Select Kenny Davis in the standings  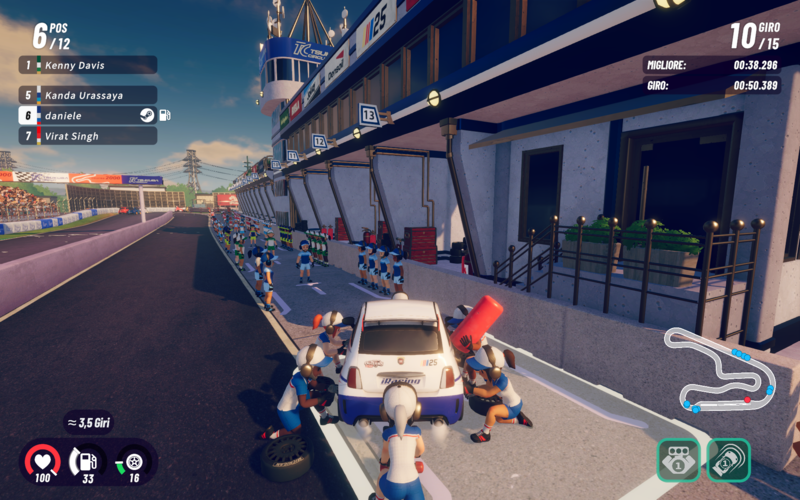[x=88, y=65]
